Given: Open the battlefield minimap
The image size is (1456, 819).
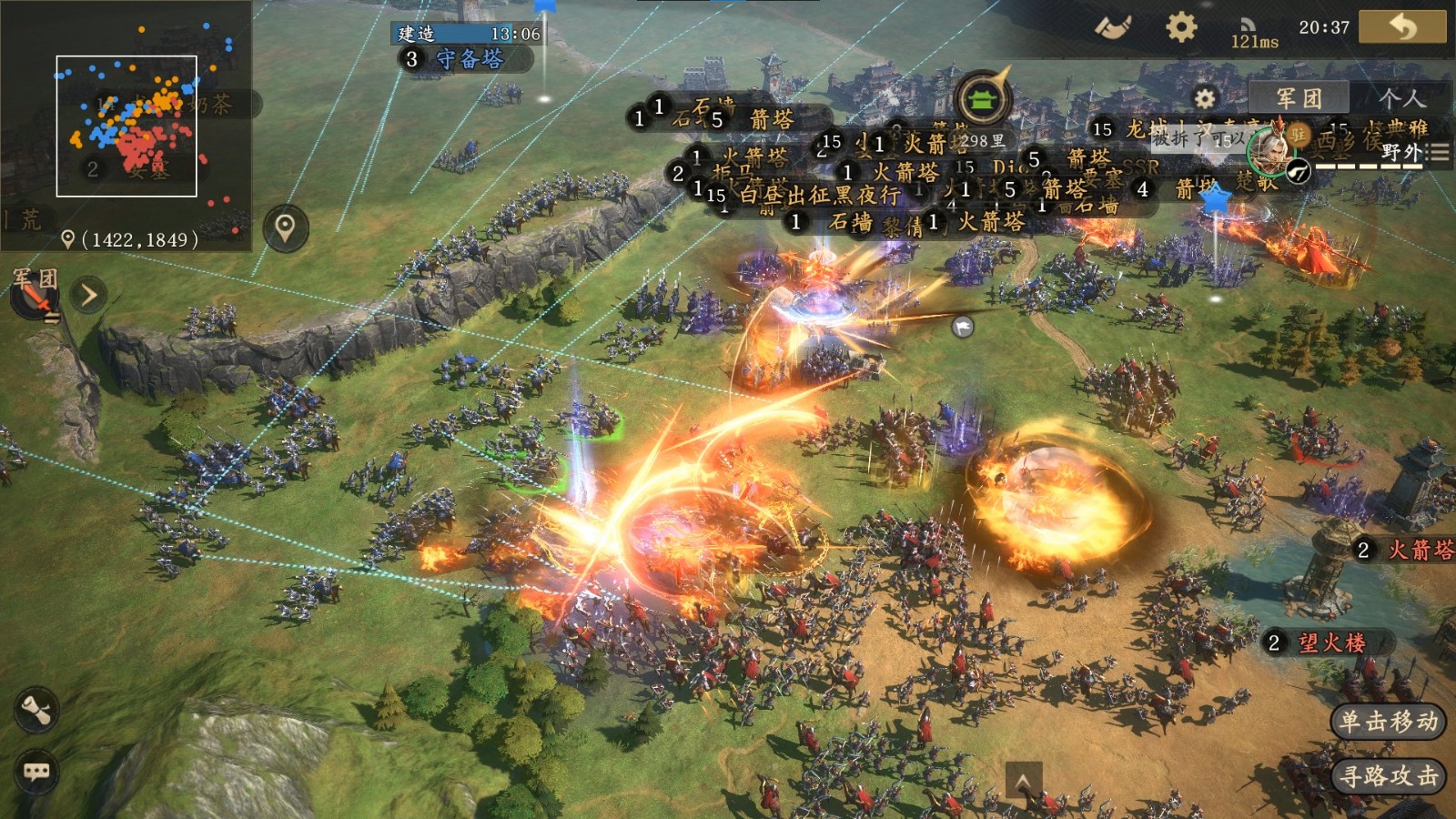Looking at the screenshot, I should click(126, 126).
